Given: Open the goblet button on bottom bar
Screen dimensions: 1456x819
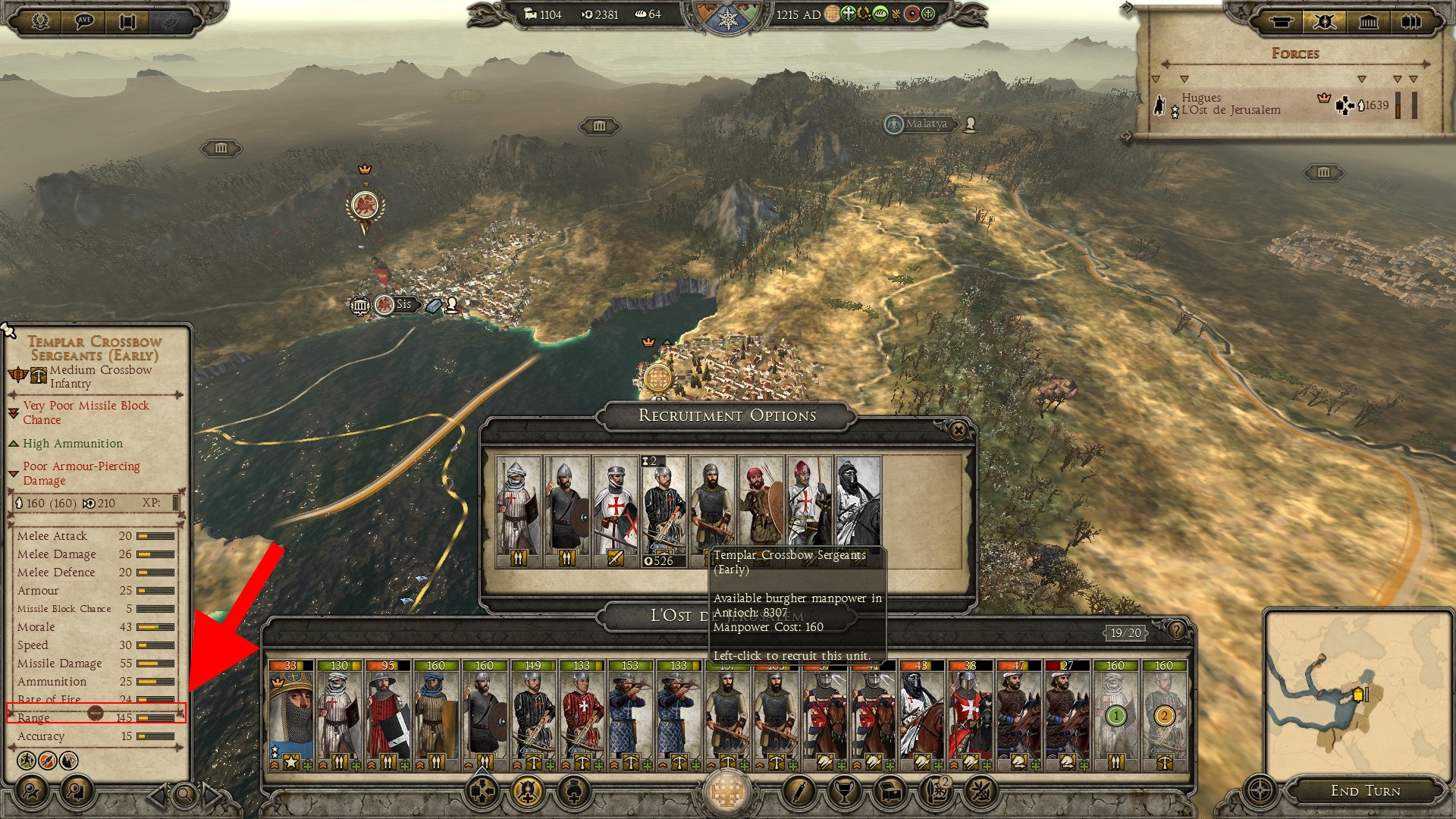Looking at the screenshot, I should click(x=843, y=792).
